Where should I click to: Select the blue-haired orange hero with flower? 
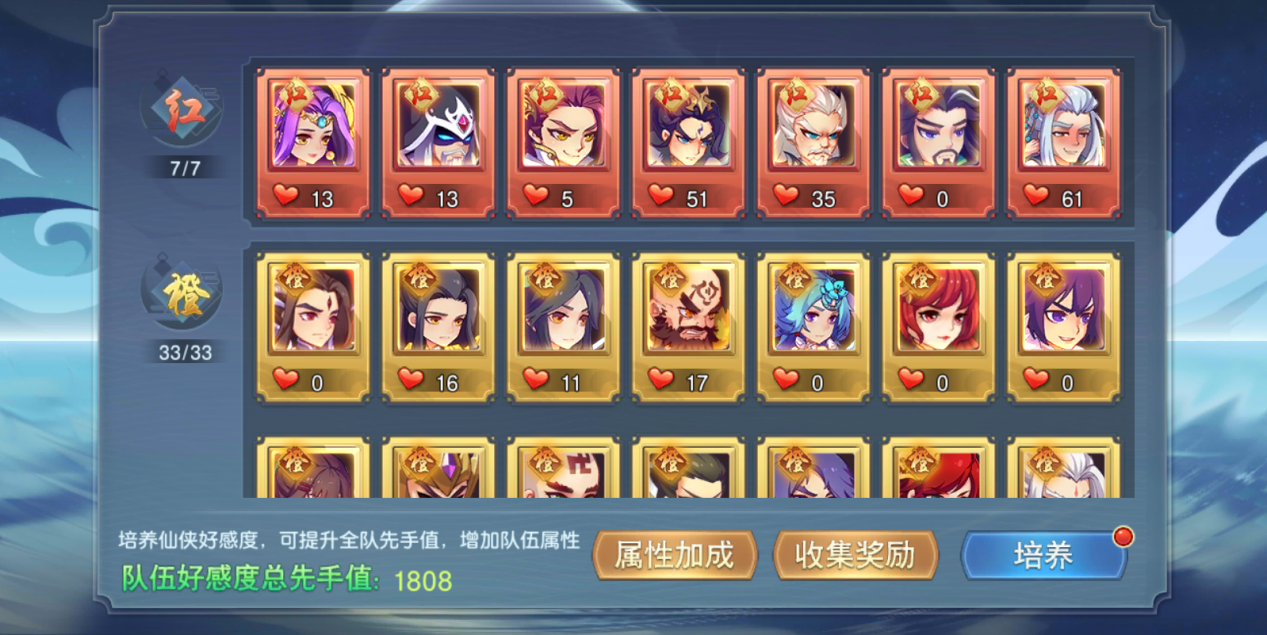pos(813,326)
